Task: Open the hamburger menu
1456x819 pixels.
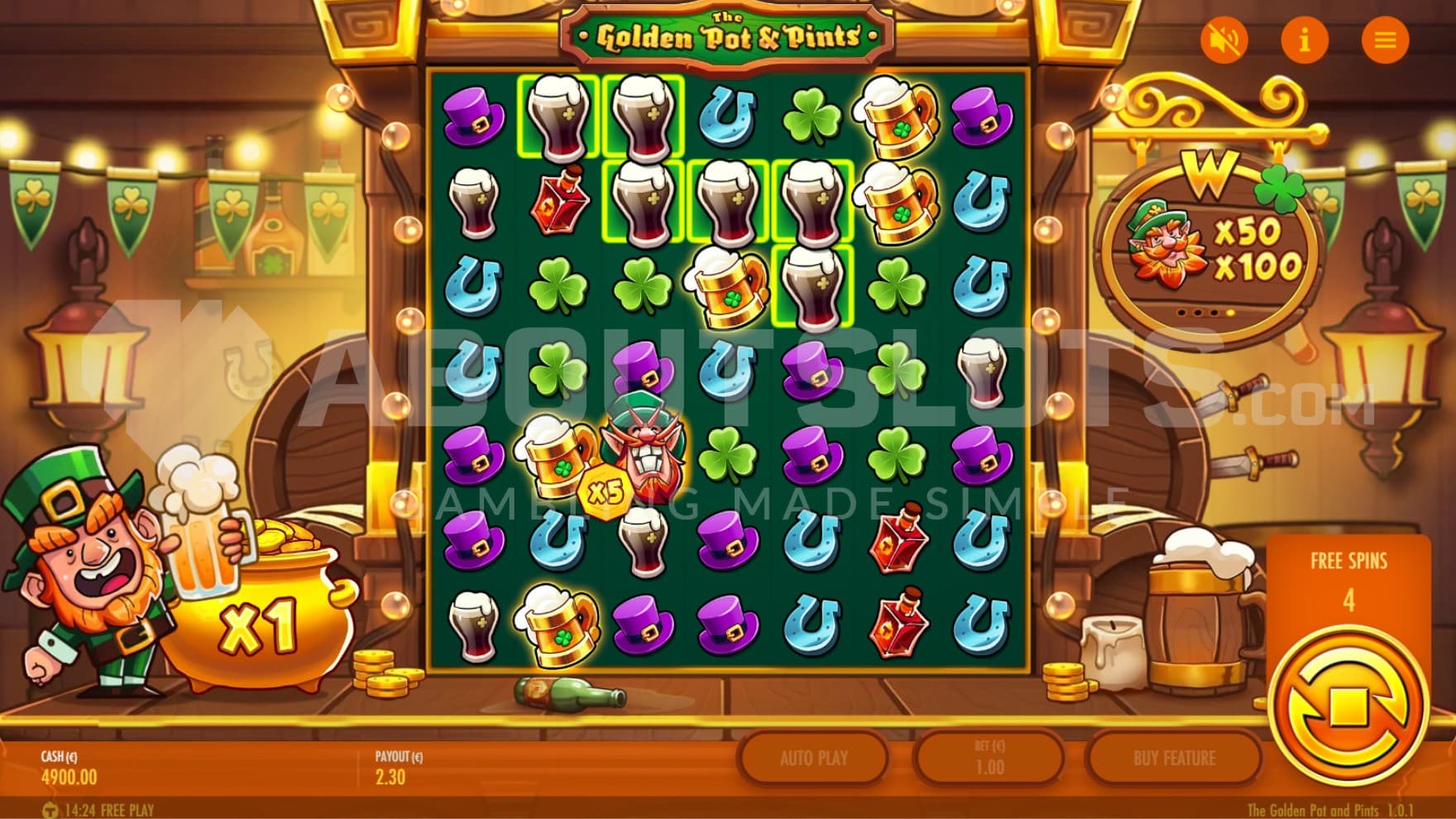Action: pos(1385,39)
